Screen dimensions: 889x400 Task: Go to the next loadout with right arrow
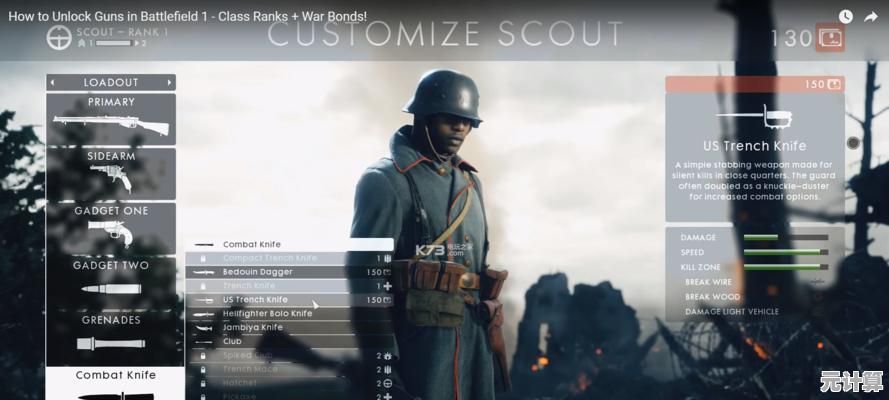click(170, 82)
